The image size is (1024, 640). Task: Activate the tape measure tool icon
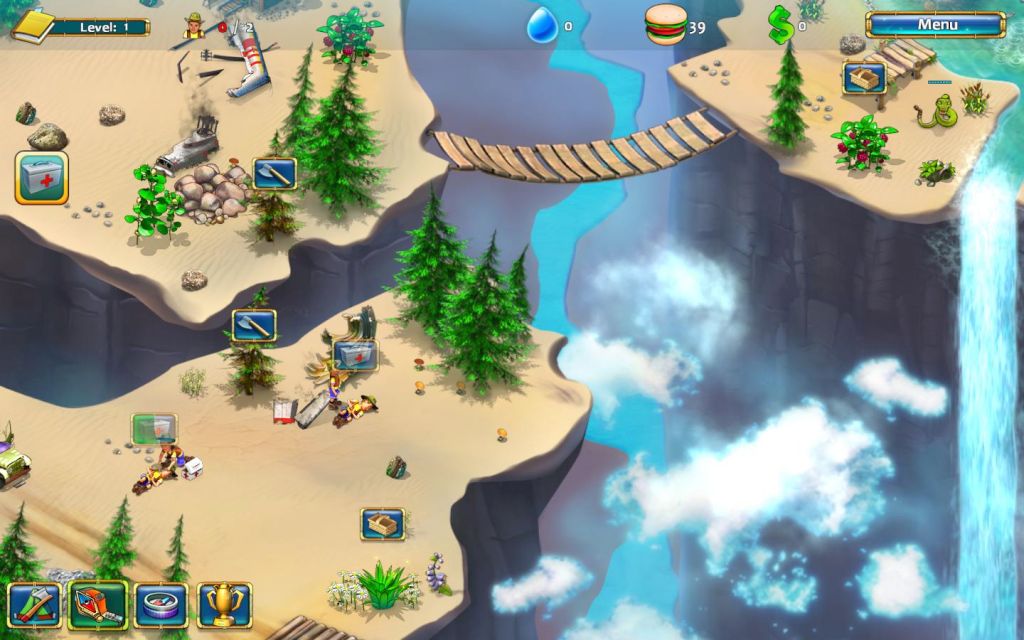(97, 604)
